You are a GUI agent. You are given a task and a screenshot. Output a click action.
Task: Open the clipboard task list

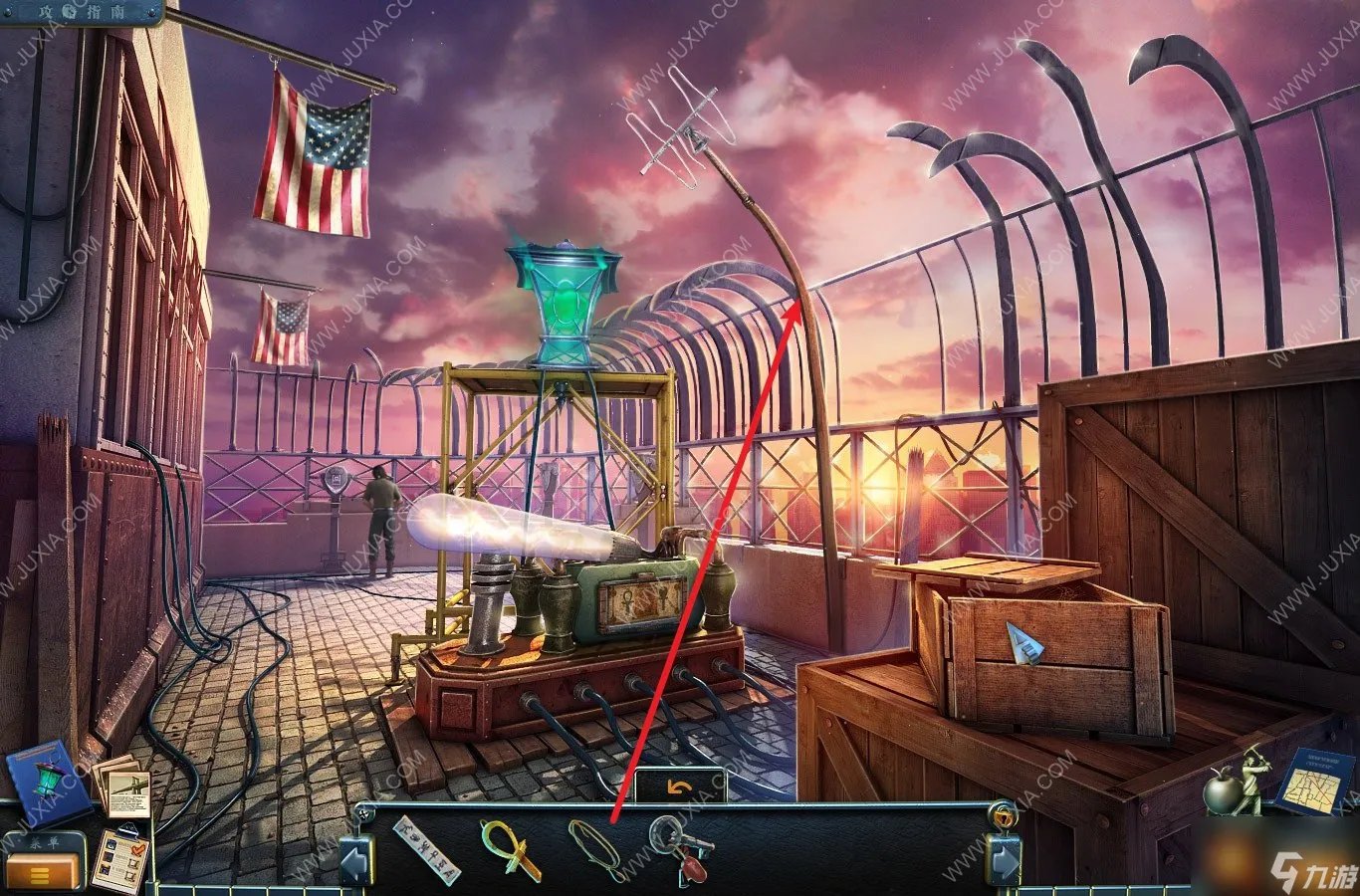pyautogui.click(x=120, y=859)
